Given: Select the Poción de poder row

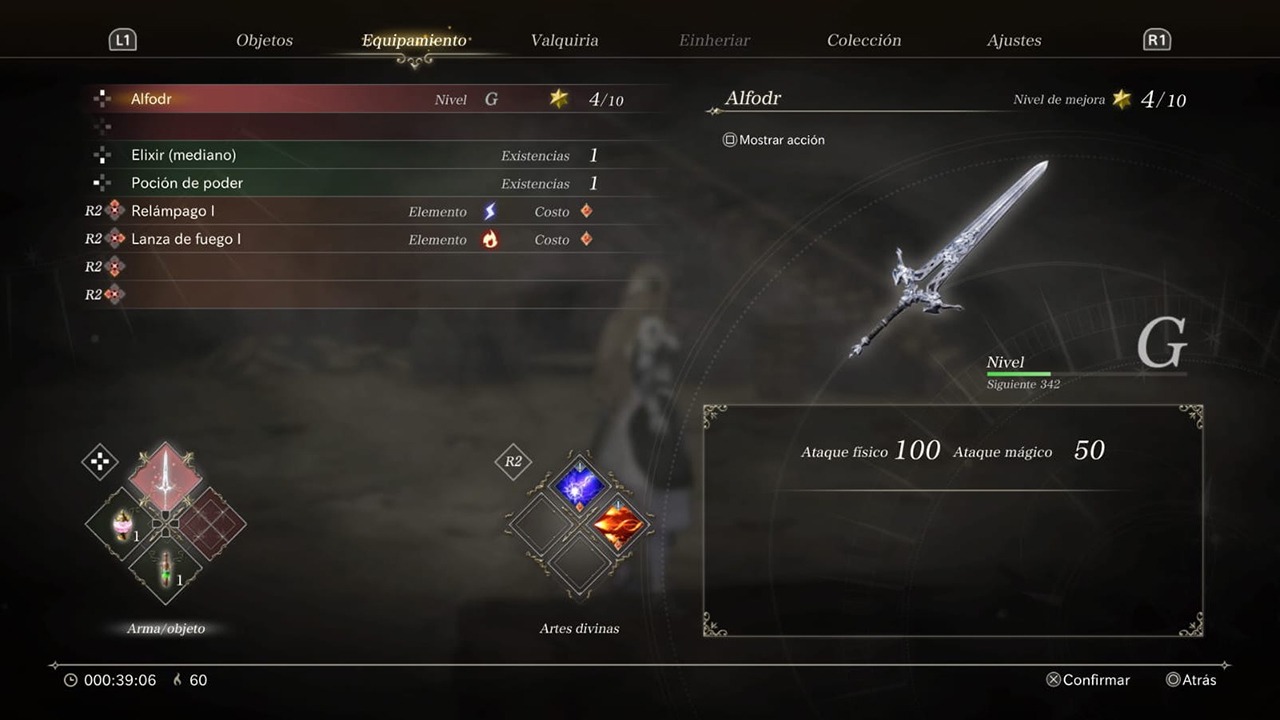Looking at the screenshot, I should (370, 183).
